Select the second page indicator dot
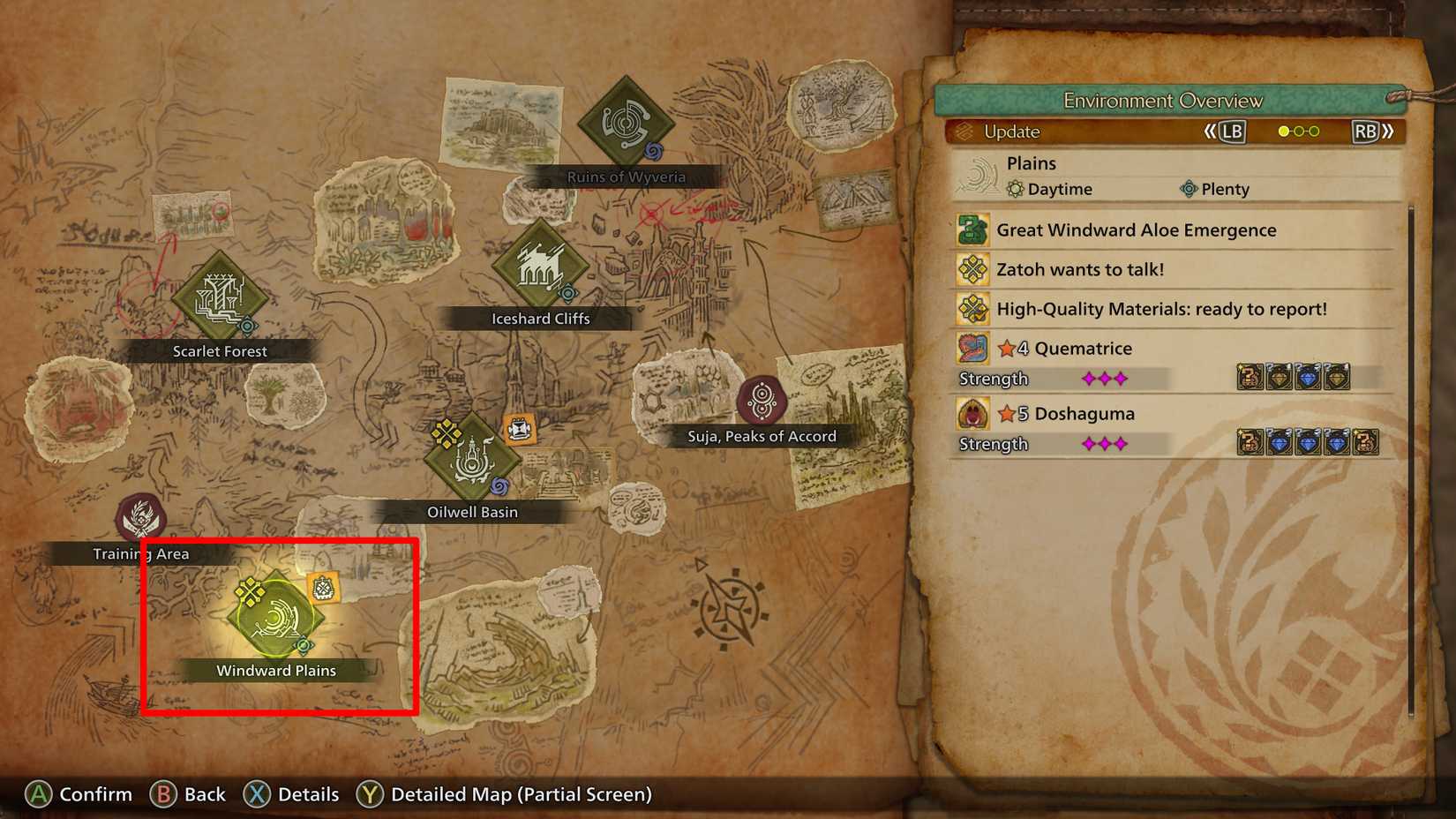The height and width of the screenshot is (819, 1456). pyautogui.click(x=1297, y=131)
